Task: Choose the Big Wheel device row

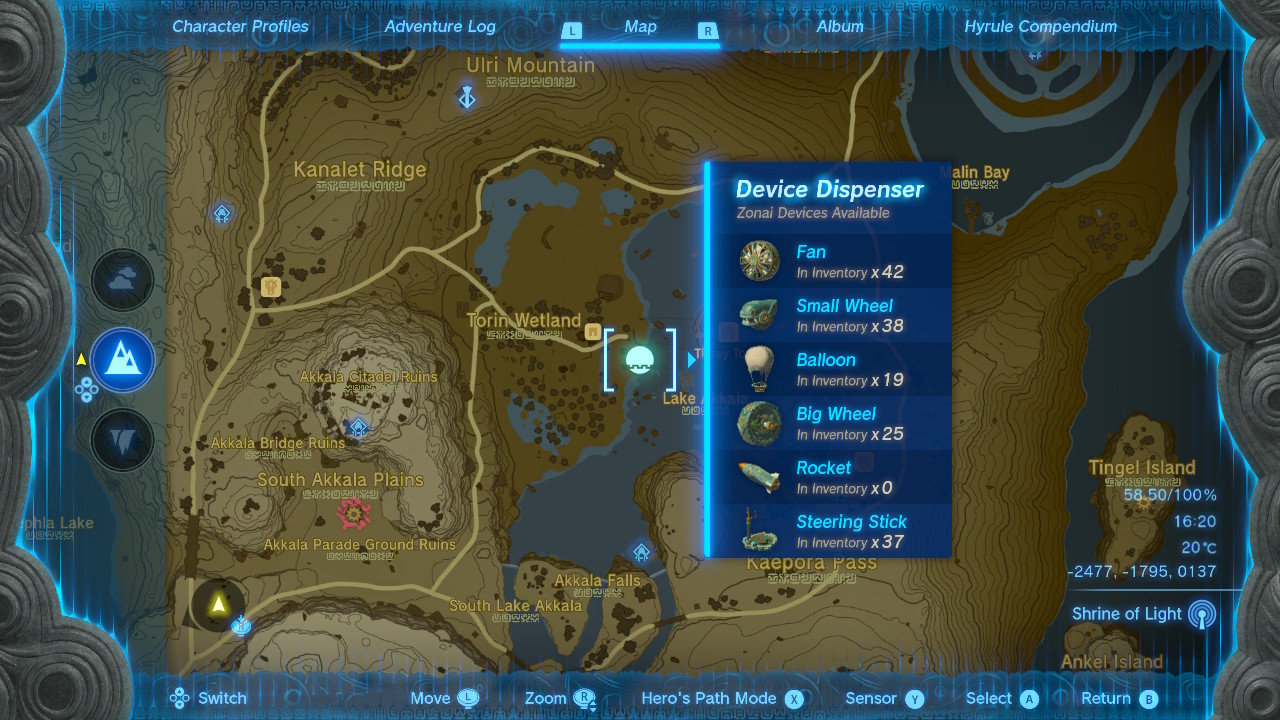Action: 830,423
